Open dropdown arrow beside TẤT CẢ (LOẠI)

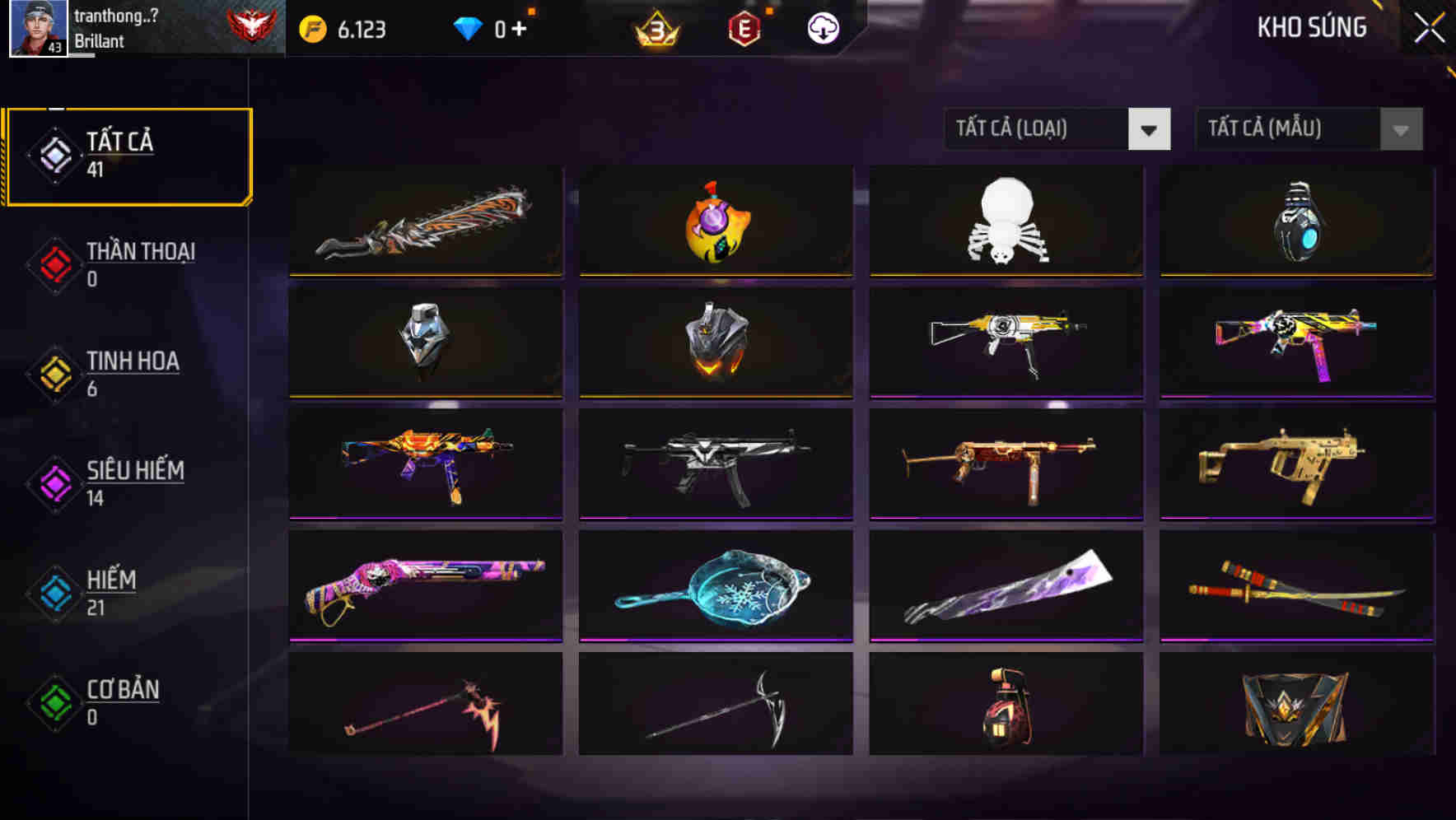pyautogui.click(x=1149, y=129)
